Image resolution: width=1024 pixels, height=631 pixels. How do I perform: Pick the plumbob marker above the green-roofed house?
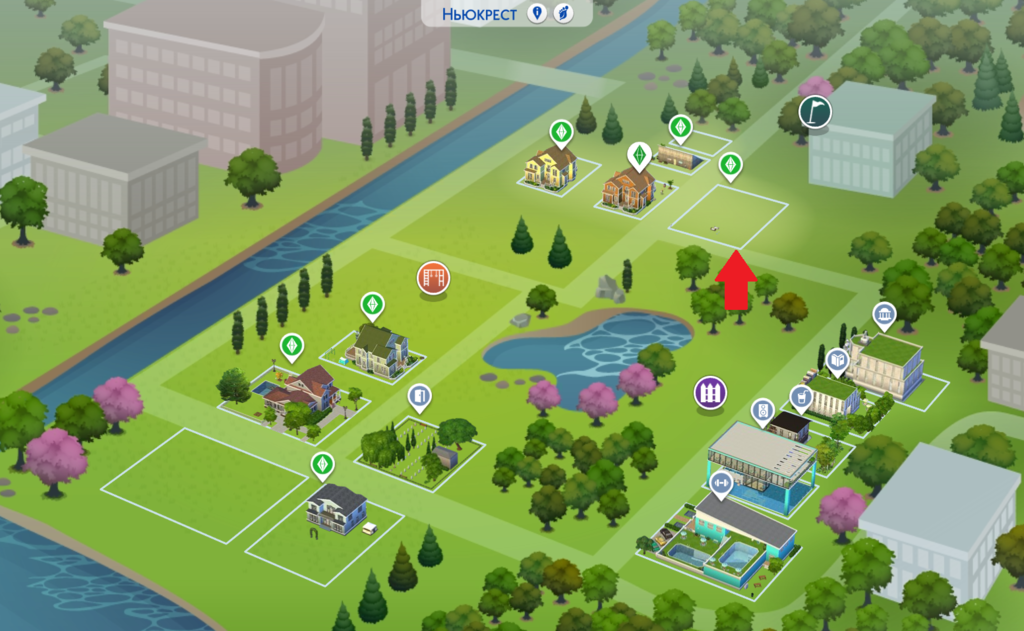tap(373, 302)
